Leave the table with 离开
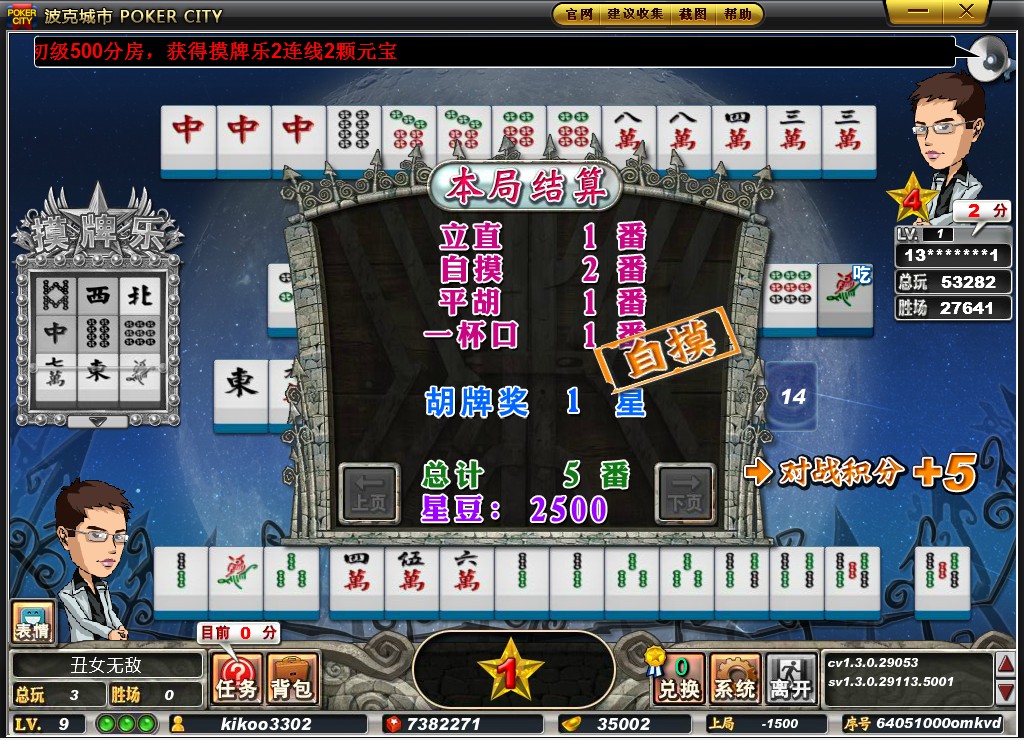Viewport: 1024px width, 740px height. click(791, 679)
